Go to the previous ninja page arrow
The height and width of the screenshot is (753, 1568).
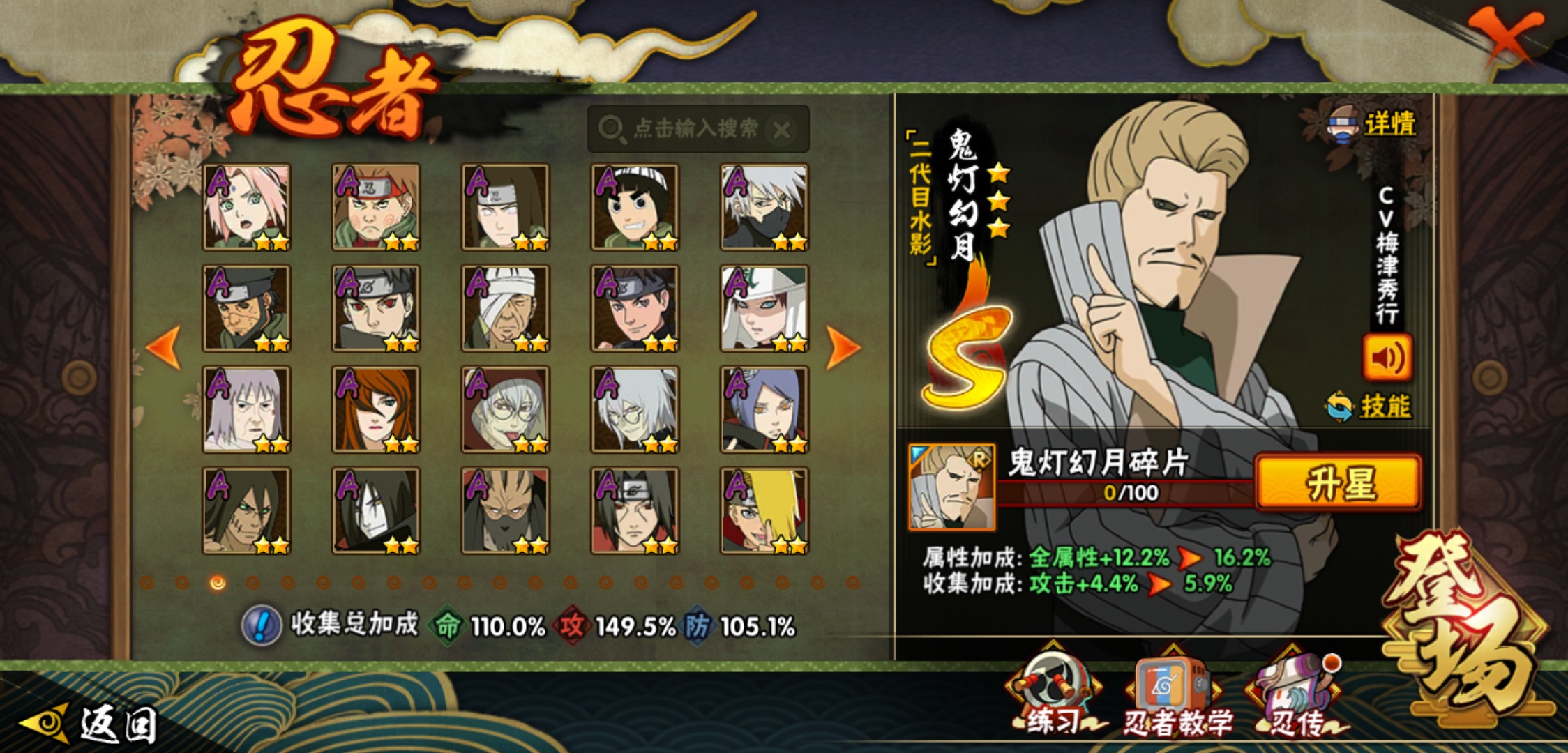click(165, 347)
